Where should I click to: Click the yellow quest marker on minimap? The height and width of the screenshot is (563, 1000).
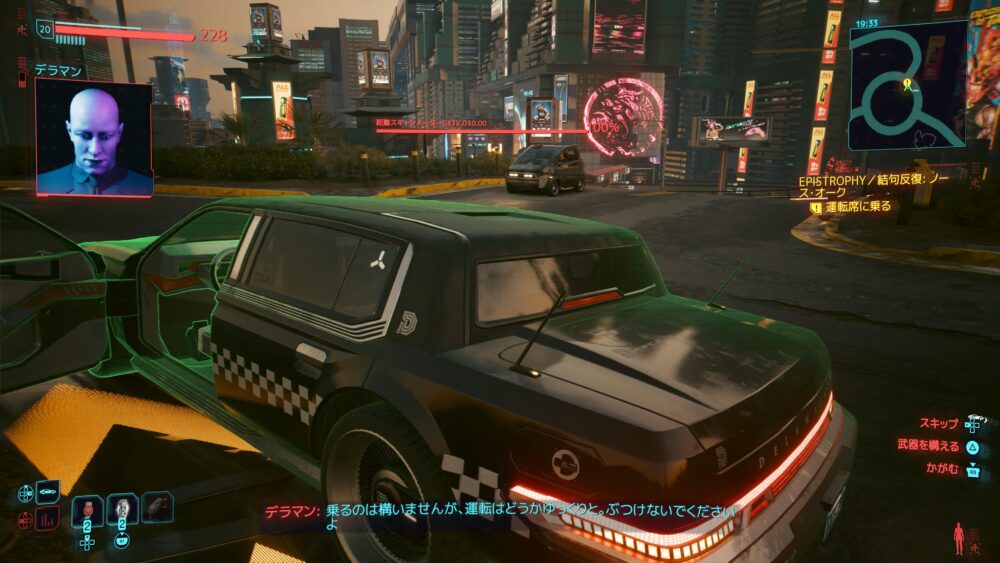pyautogui.click(x=907, y=84)
